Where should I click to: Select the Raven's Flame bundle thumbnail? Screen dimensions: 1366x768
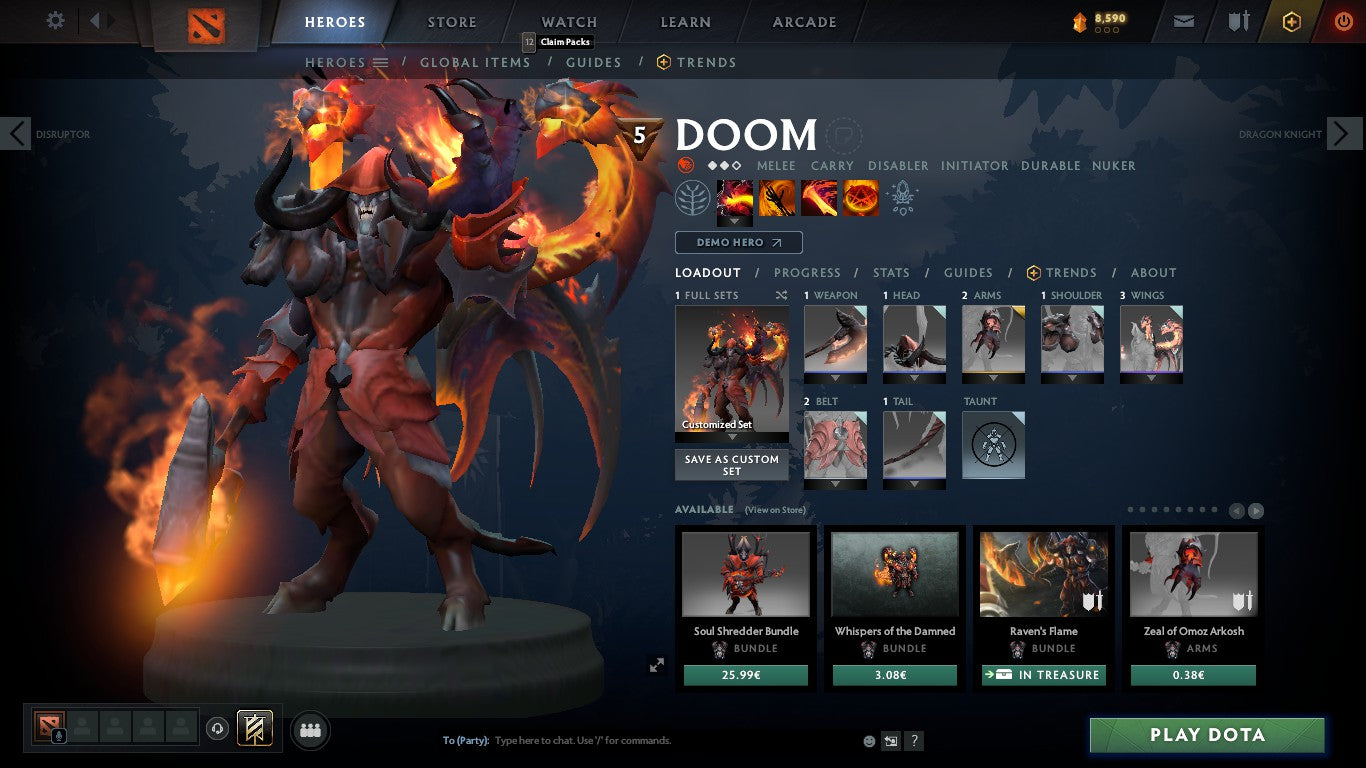point(1043,573)
